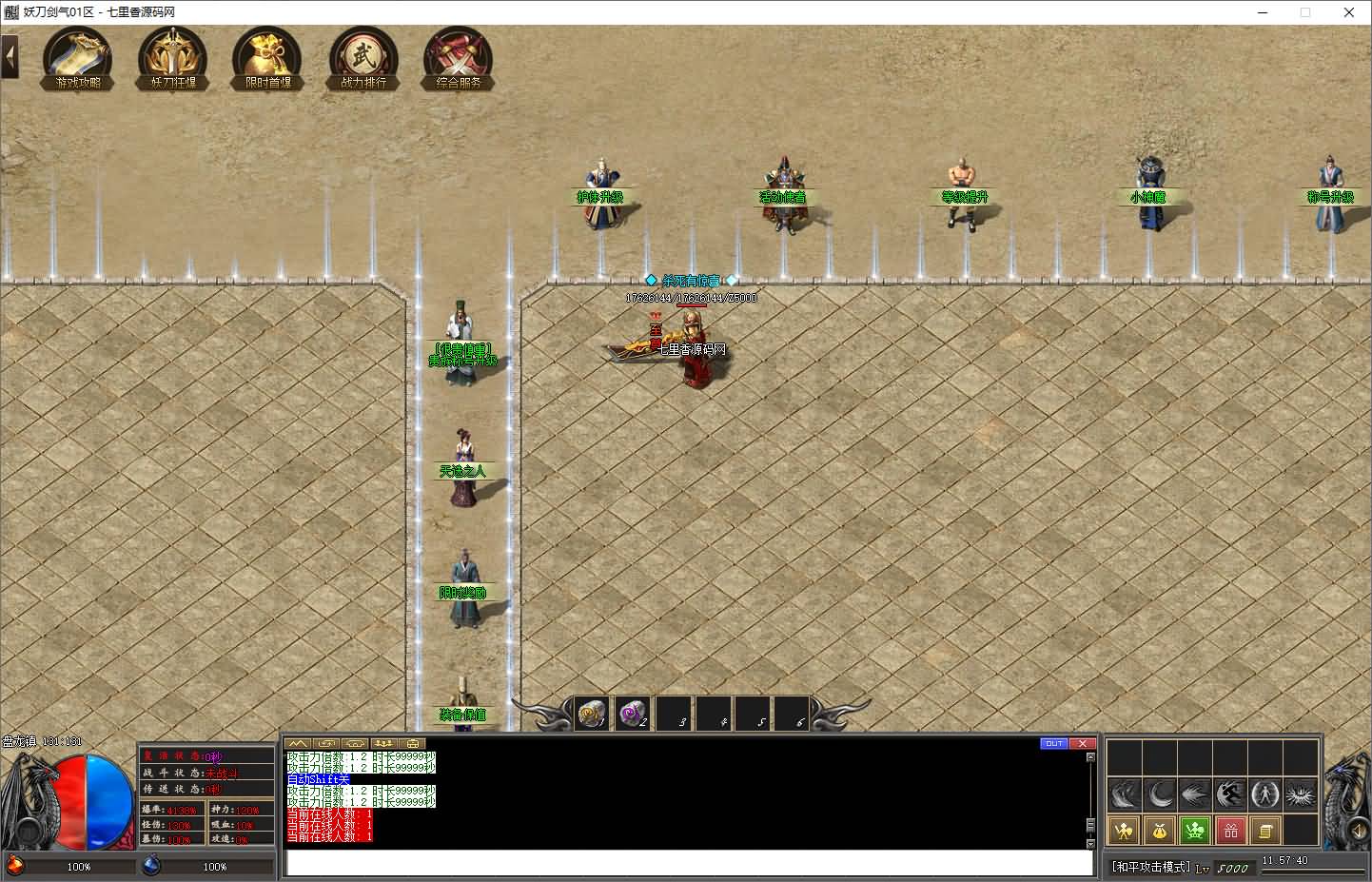Viewport: 1372px width, 882px height.
Task: Open the warrior character panel icon
Action: point(1124,831)
